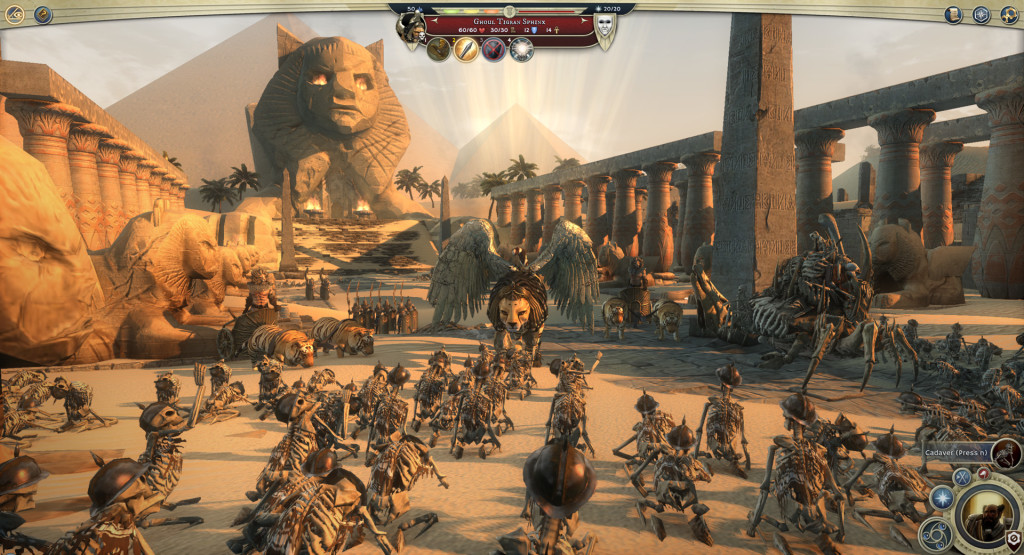Click the small red flag button

click(x=982, y=472)
